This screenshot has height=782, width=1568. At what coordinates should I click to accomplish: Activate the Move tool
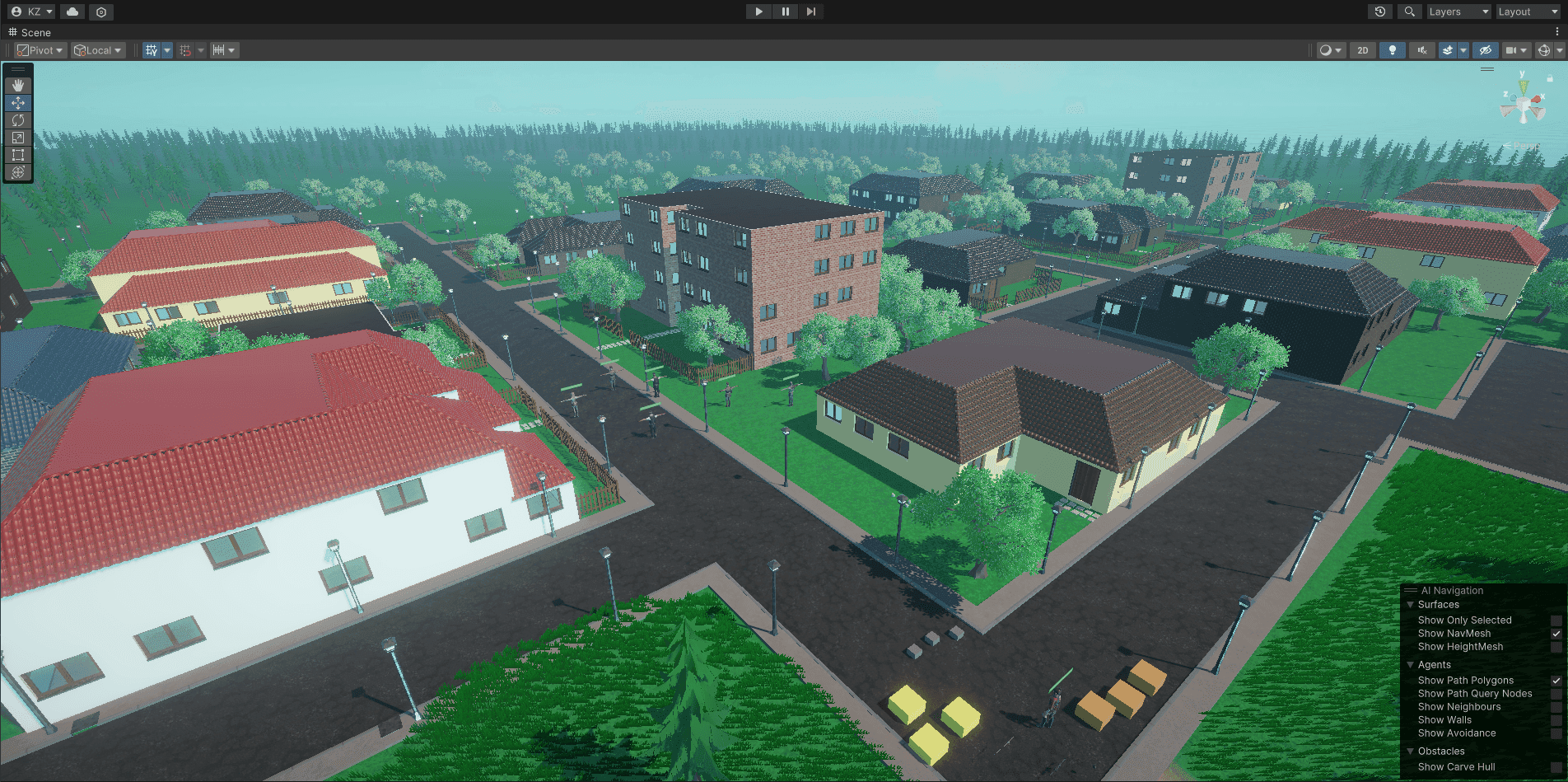click(x=18, y=102)
